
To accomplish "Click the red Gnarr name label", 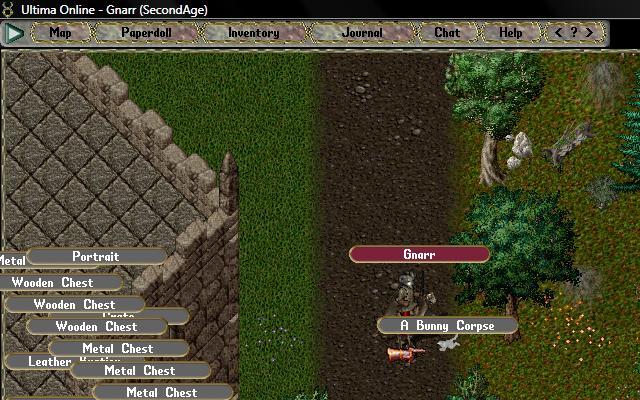I will click(419, 255).
